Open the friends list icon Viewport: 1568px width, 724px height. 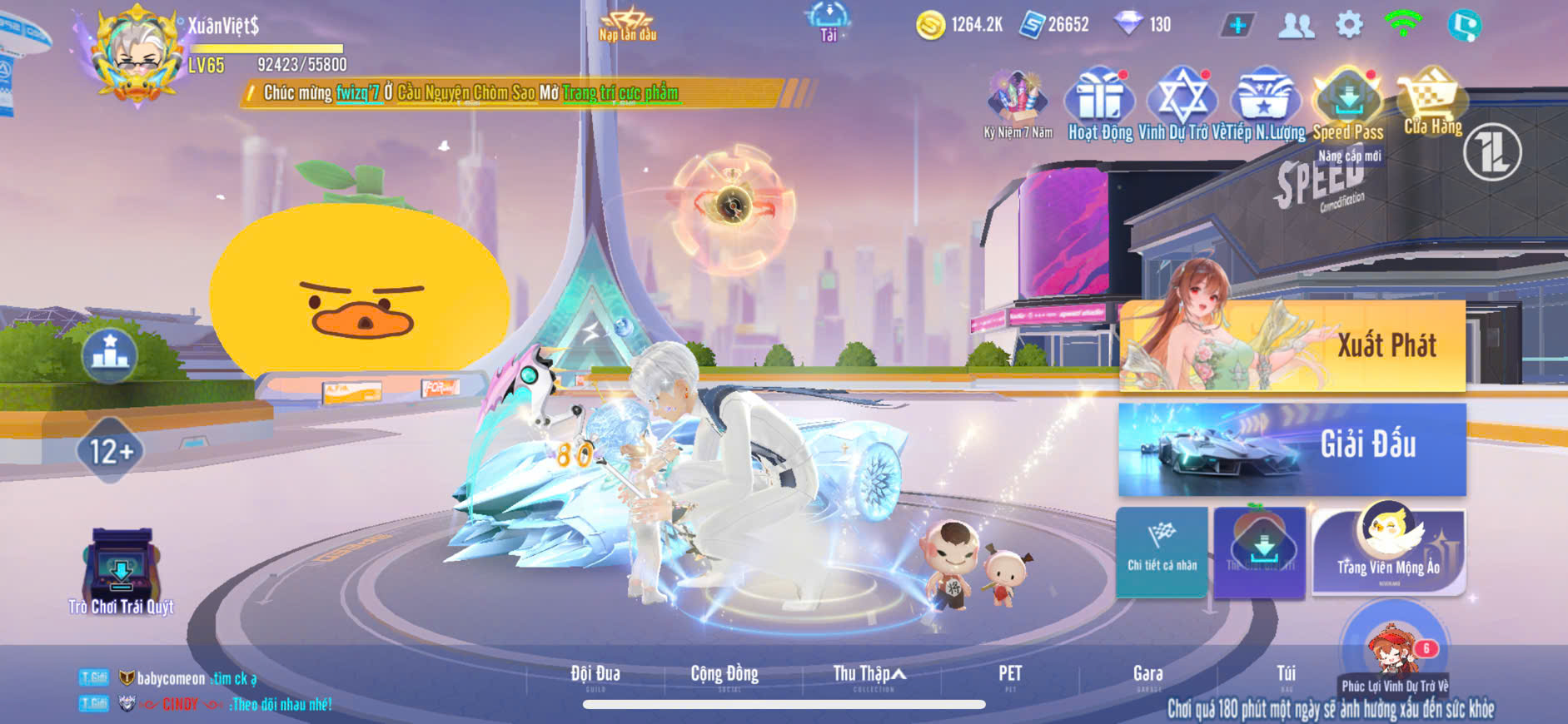coord(1296,25)
